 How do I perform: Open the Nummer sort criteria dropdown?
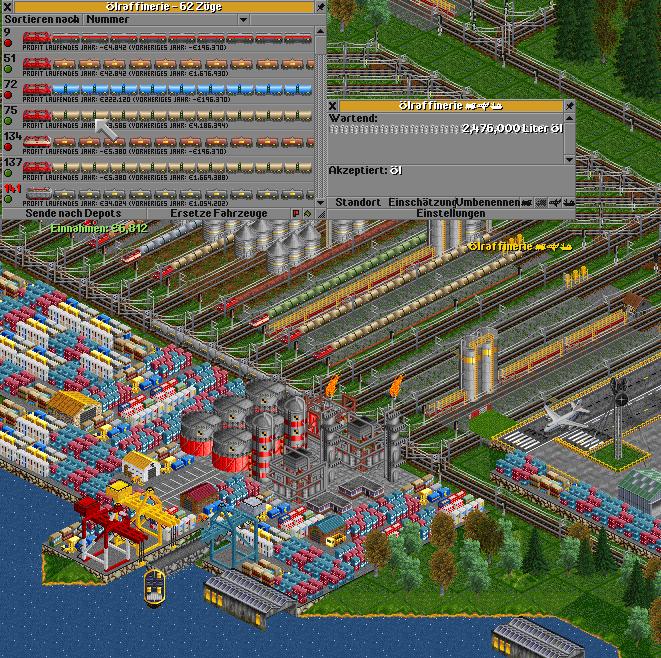tap(201, 19)
